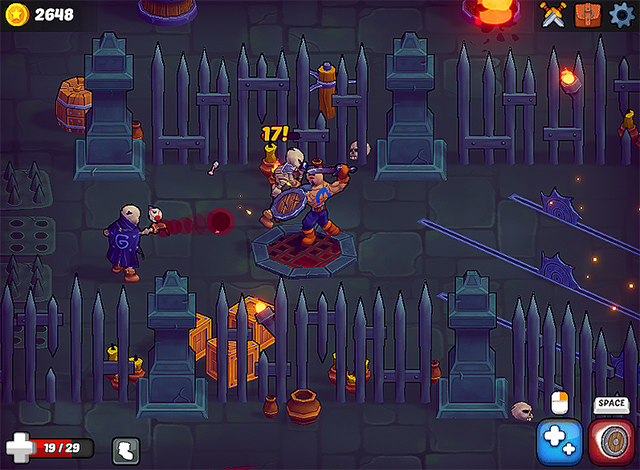Screen dimensions: 640x470
Task: Use the red shield bash ability
Action: point(609,442)
